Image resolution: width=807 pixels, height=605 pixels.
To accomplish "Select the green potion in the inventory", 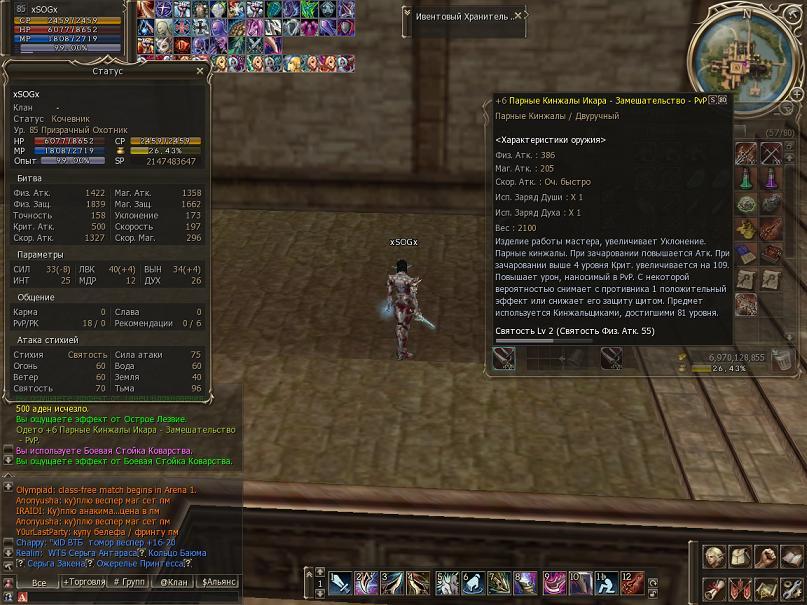I will point(747,178).
